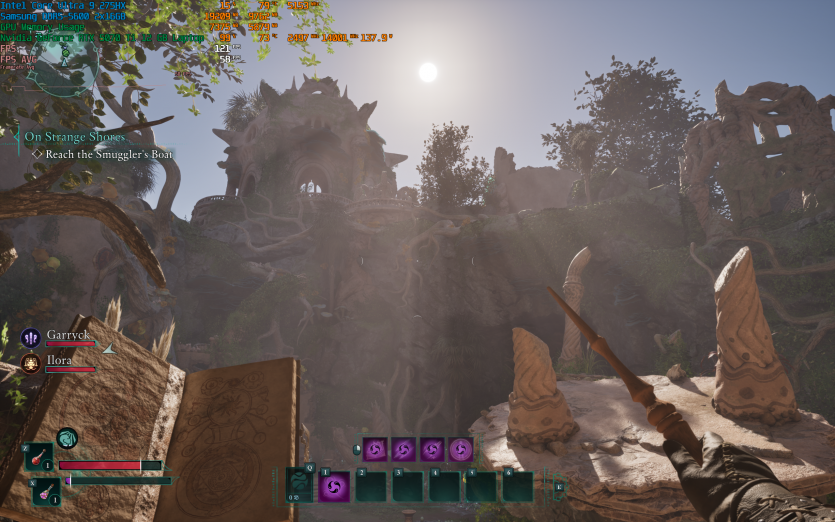Use the red health potion slot

point(39,457)
